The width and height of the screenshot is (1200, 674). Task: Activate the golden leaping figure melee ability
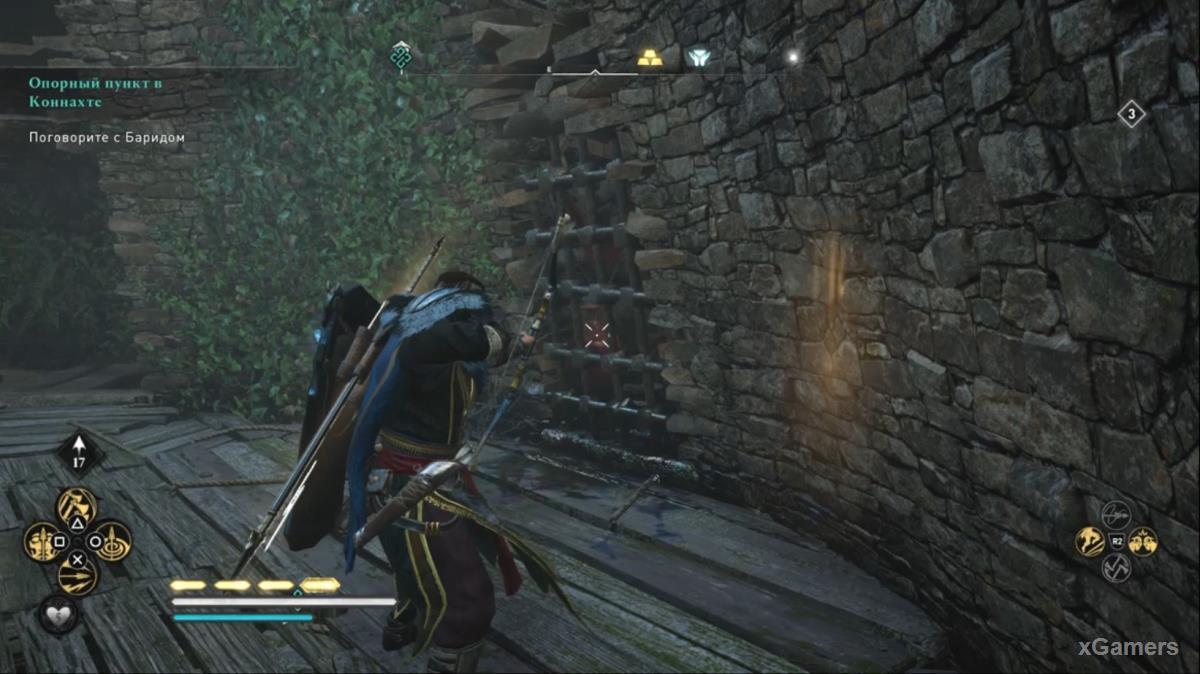1089,541
